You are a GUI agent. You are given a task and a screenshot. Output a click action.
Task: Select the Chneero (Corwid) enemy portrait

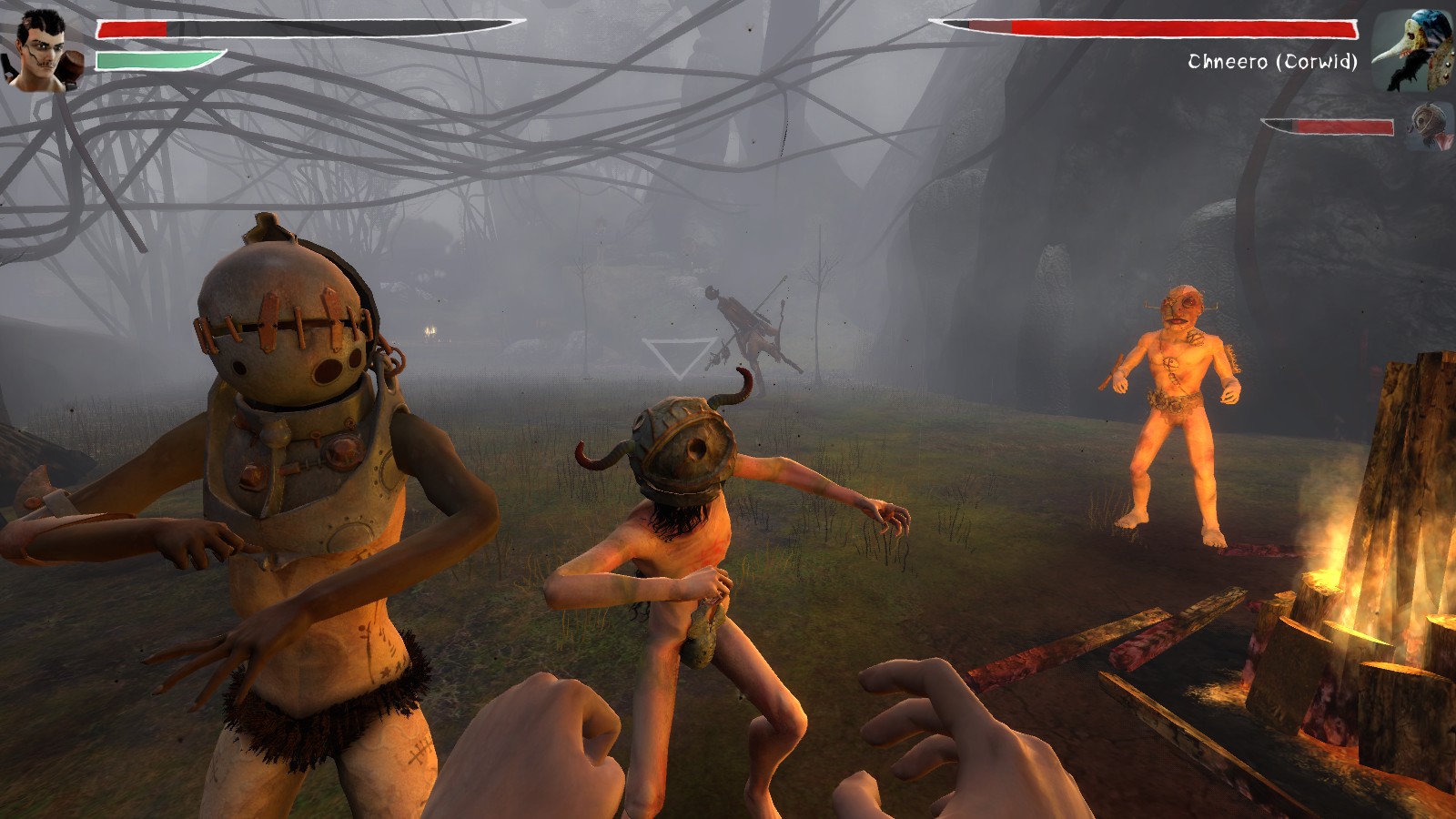click(x=1413, y=51)
